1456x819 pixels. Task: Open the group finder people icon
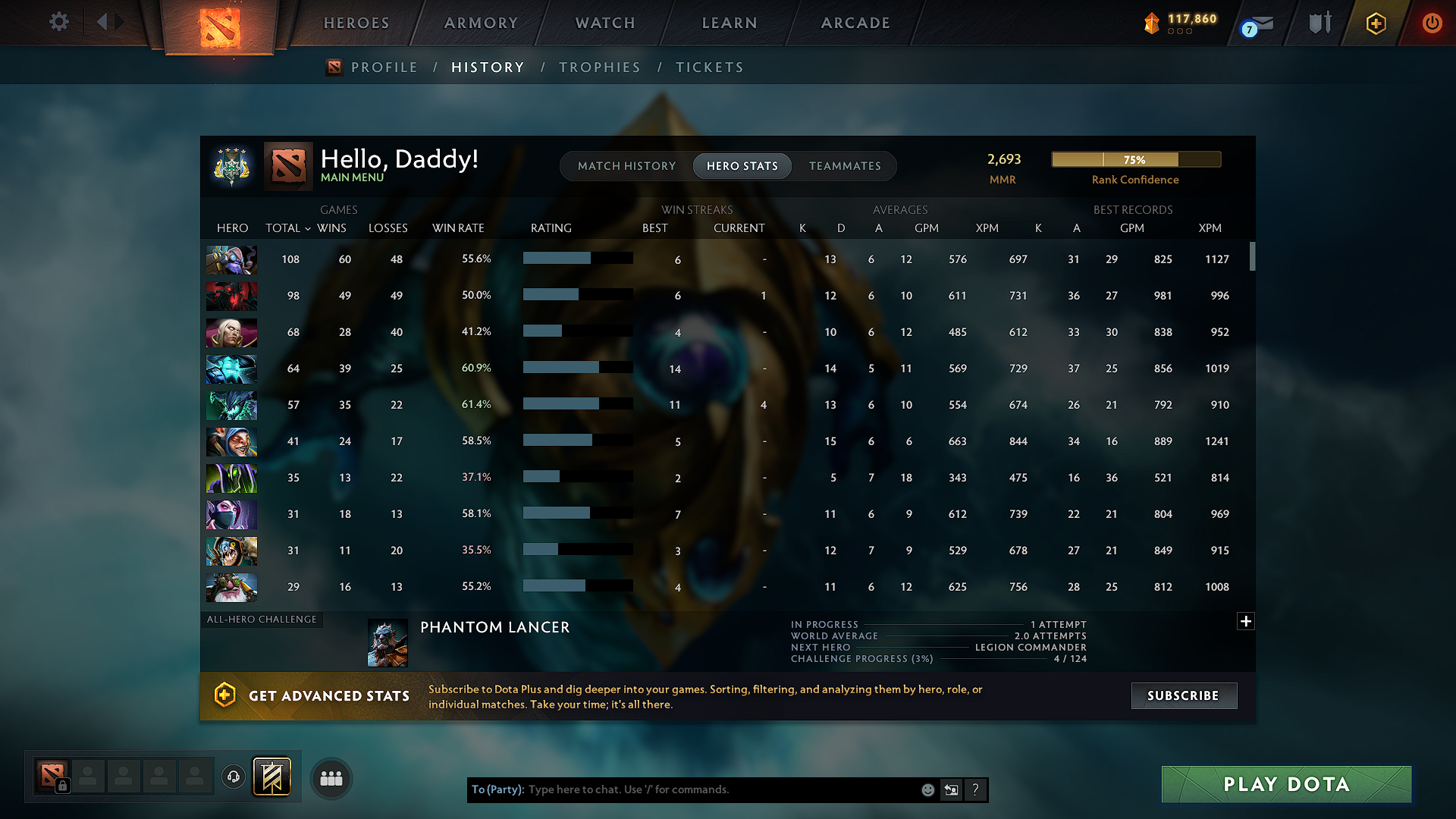(331, 778)
